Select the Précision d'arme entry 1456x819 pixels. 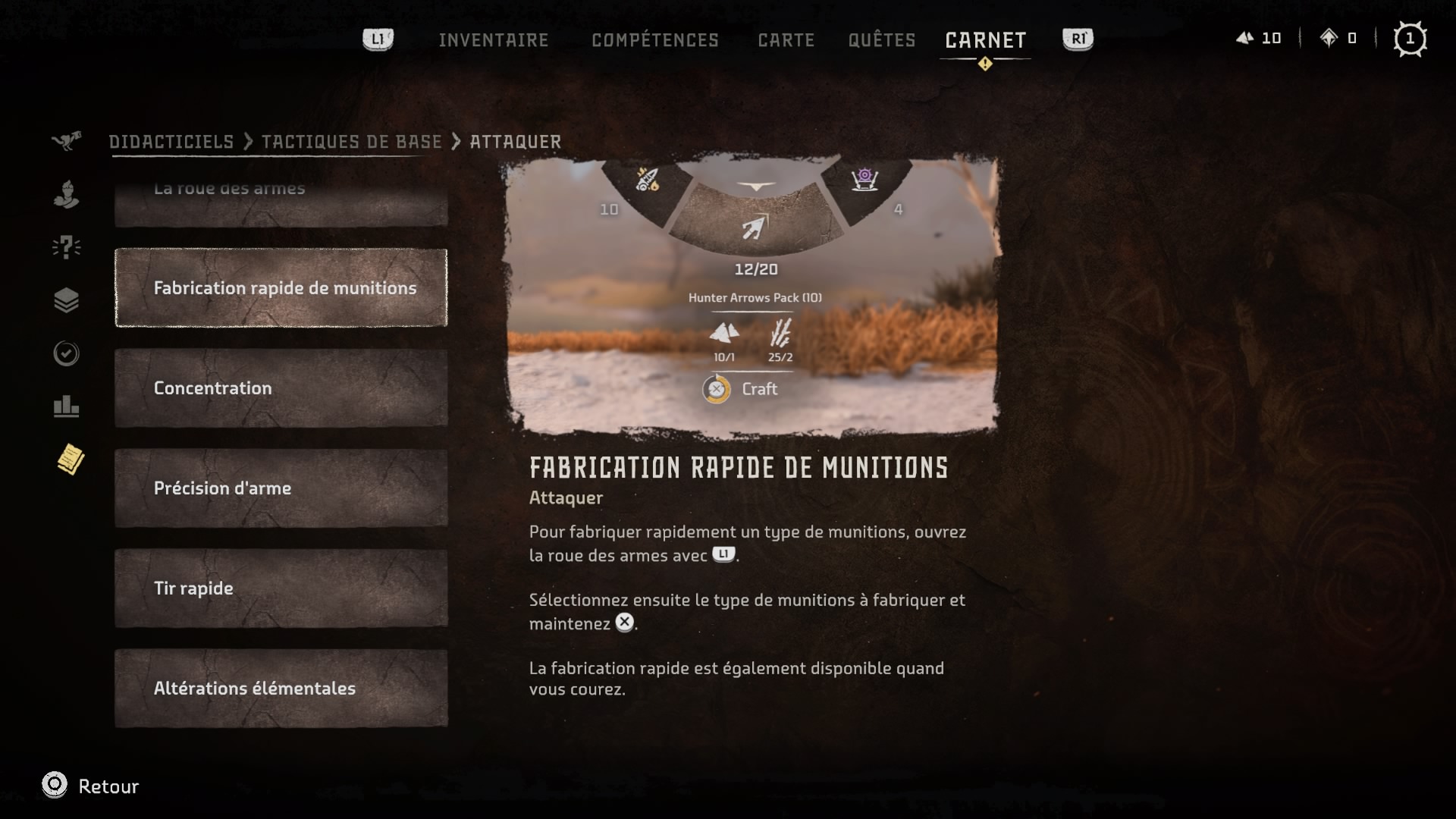[x=281, y=488]
